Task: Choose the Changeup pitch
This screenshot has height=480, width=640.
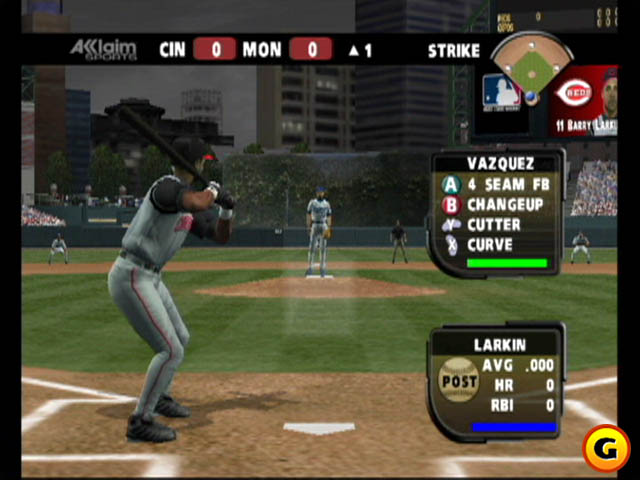Action: 496,205
